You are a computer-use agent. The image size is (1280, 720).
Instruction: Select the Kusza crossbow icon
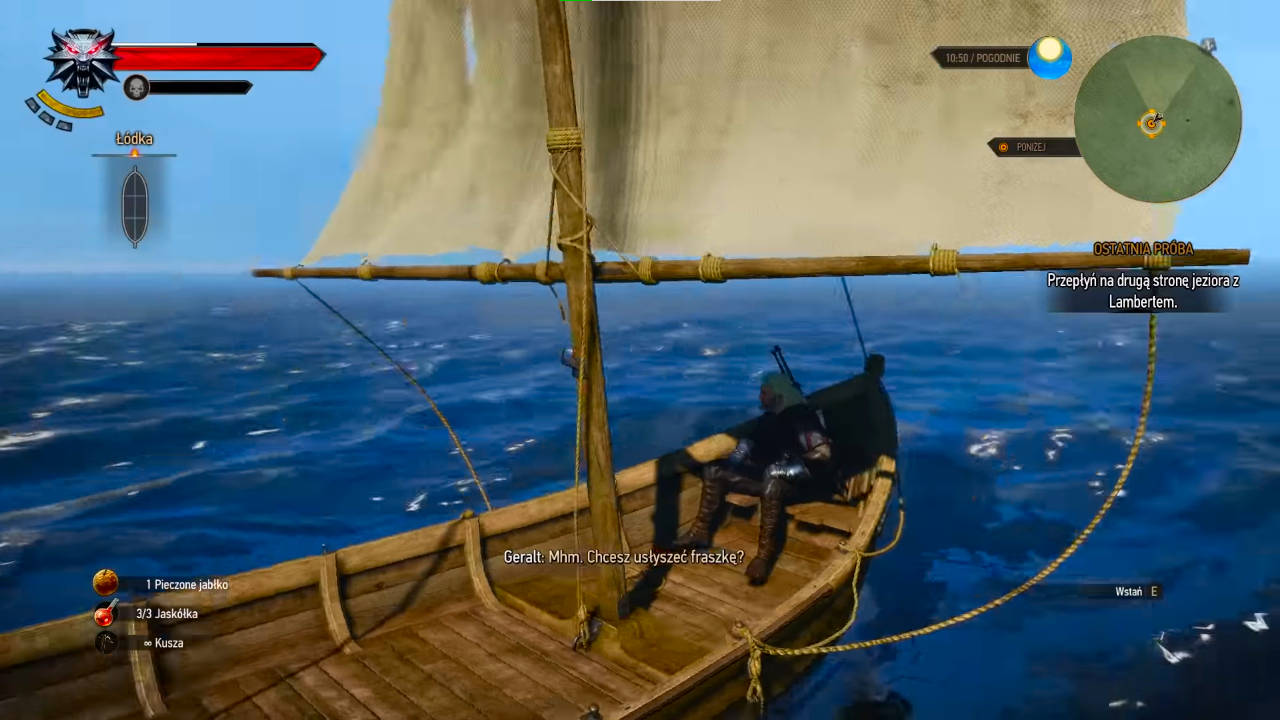[104, 643]
